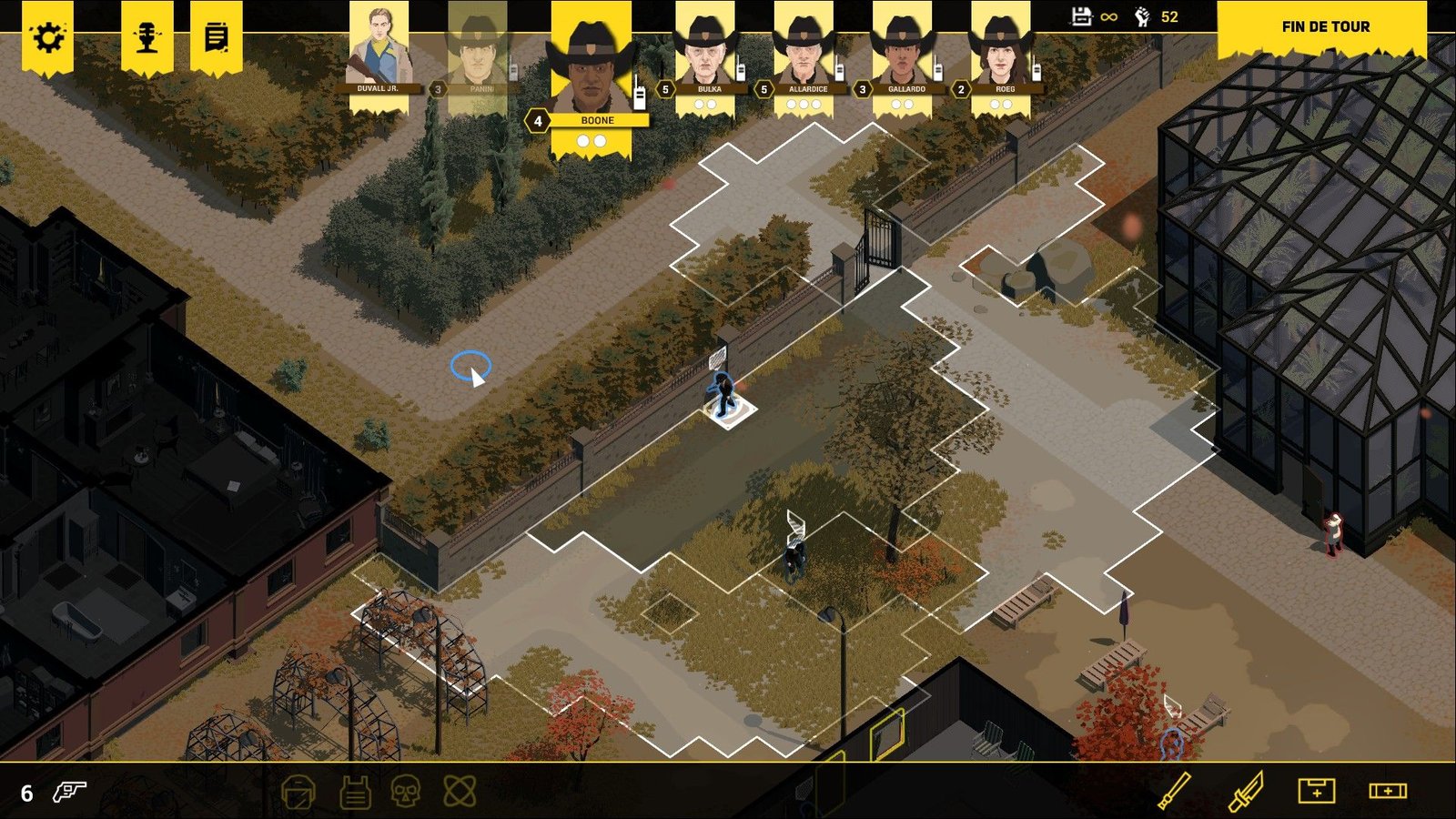The height and width of the screenshot is (819, 1456).
Task: Equip the police baton
Action: 1174,790
